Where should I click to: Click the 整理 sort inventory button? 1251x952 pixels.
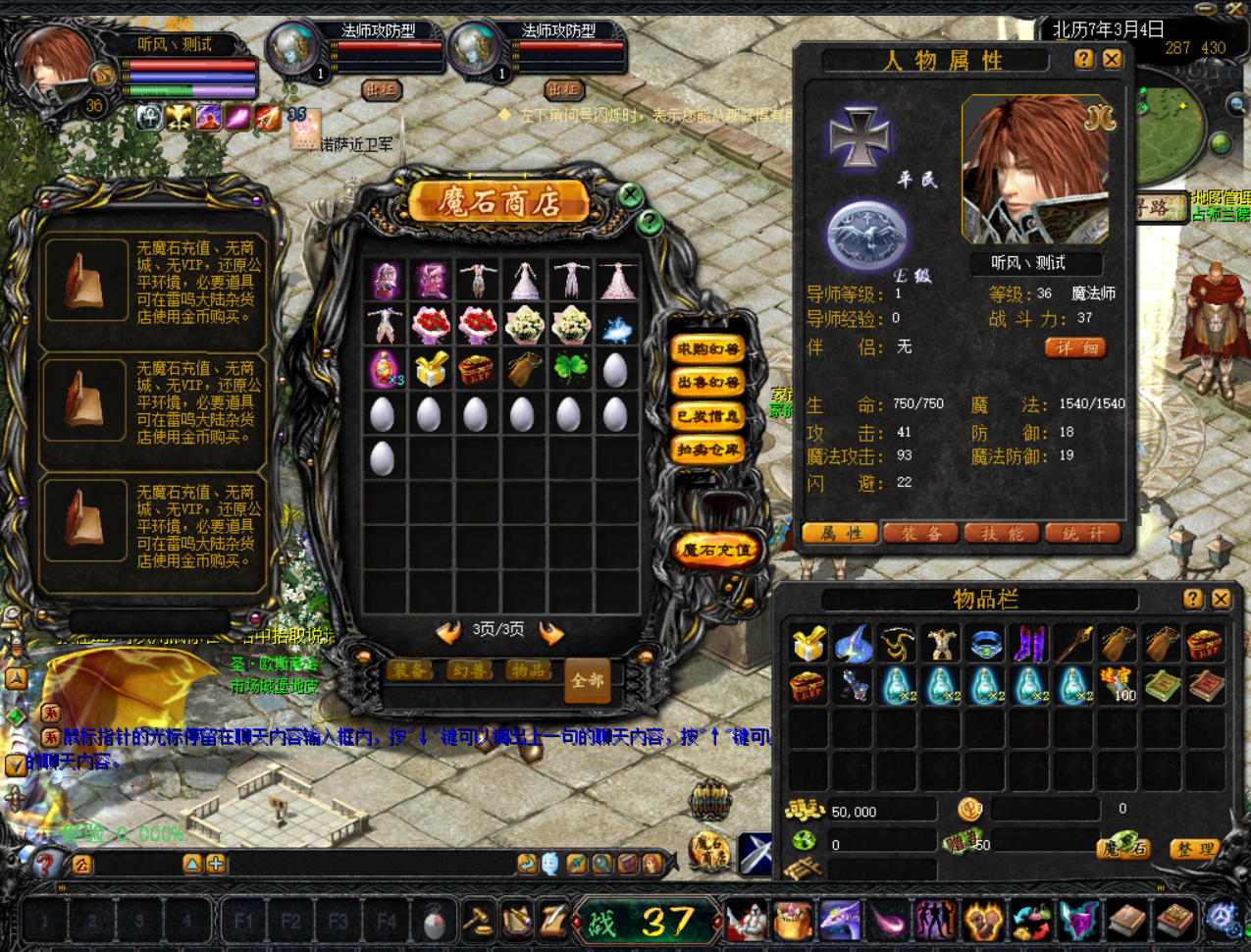point(1194,849)
